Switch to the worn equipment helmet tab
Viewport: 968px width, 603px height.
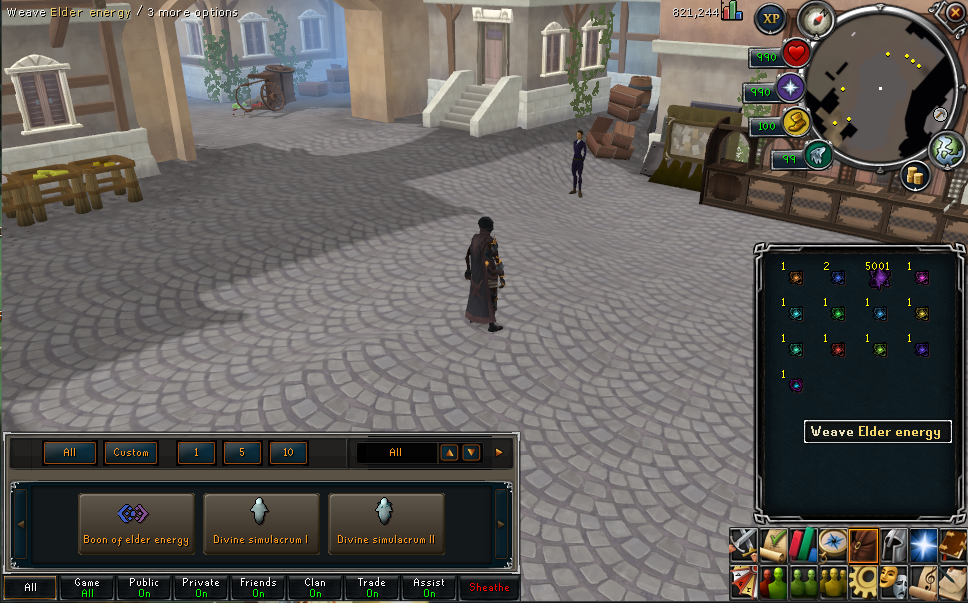click(x=893, y=545)
